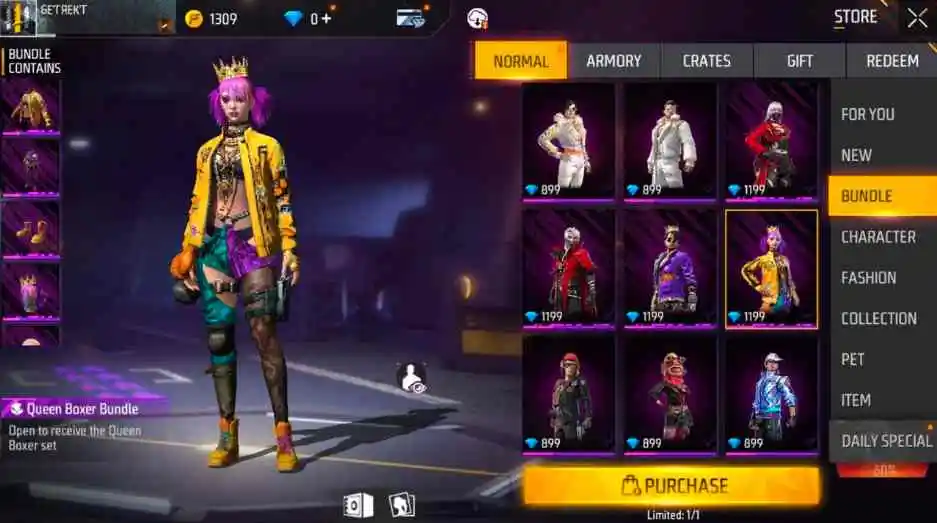Click the yellow Purchase button

click(671, 486)
